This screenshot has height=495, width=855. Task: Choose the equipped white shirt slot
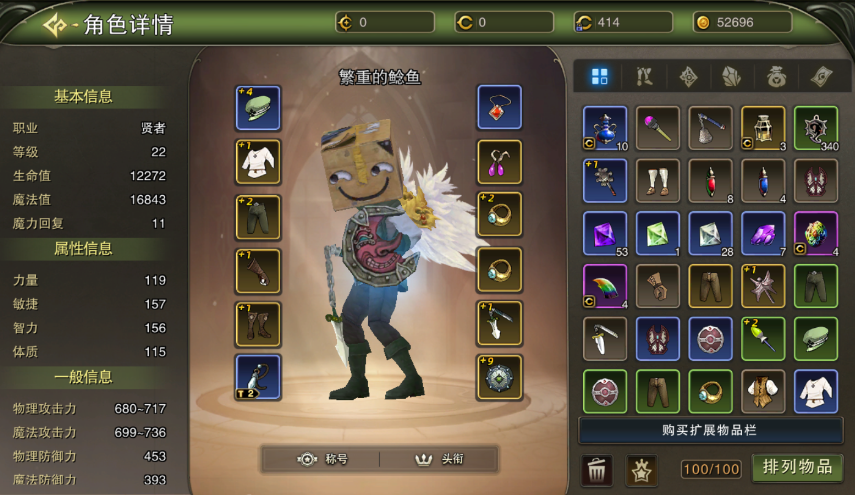(x=258, y=161)
